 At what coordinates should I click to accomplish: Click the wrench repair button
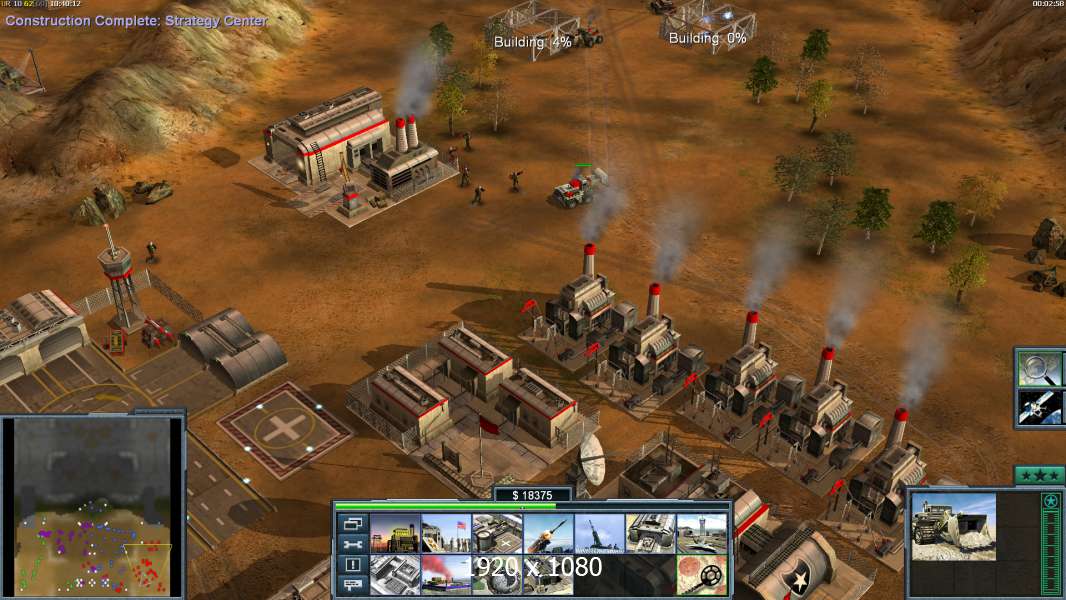pos(352,544)
